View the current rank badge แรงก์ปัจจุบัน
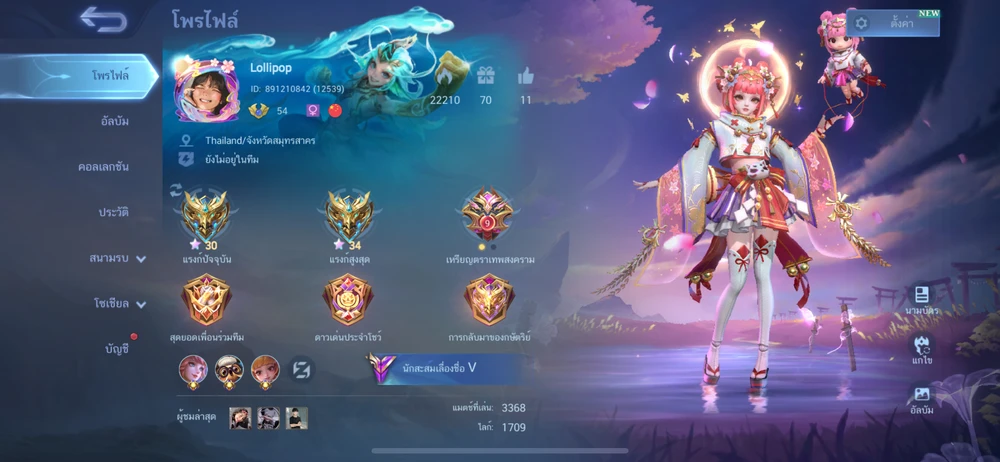Image resolution: width=1000 pixels, height=462 pixels. pyautogui.click(x=205, y=215)
